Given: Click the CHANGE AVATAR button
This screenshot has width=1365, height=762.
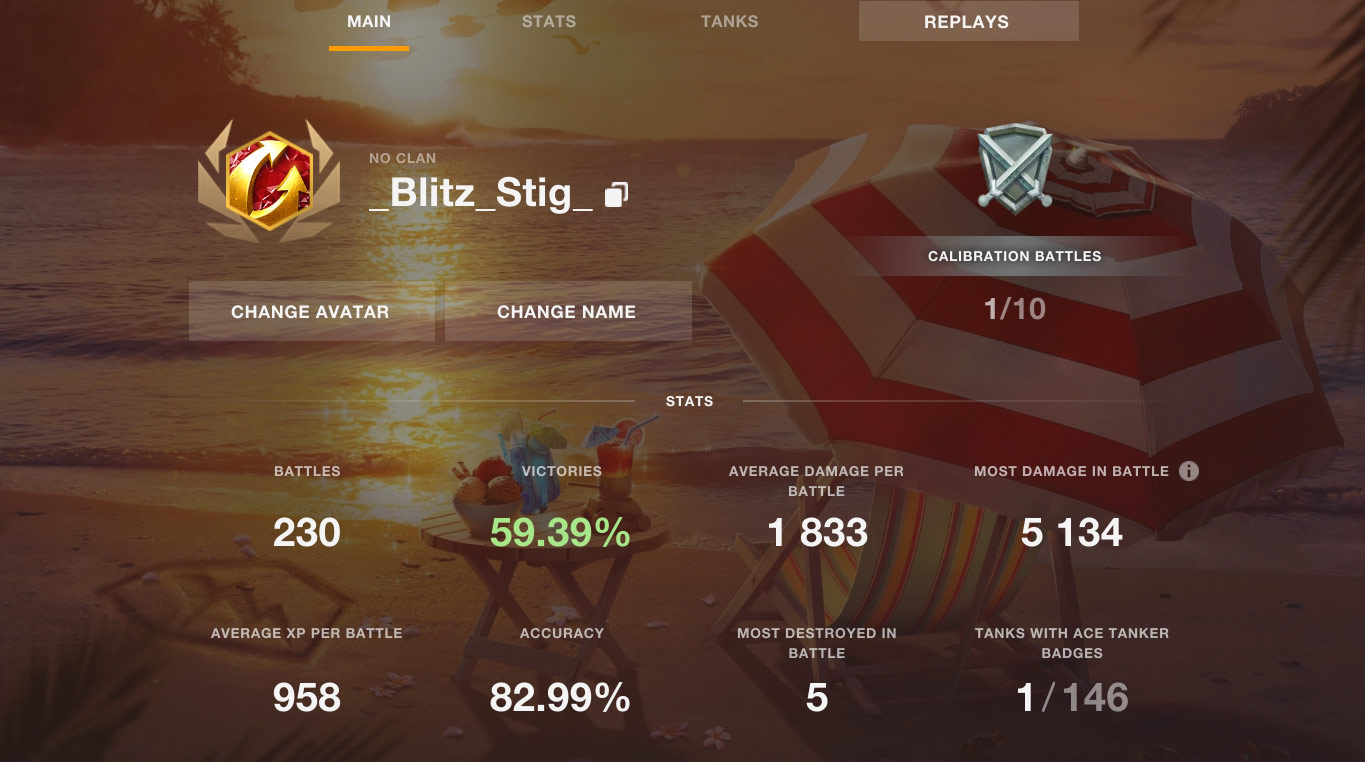Looking at the screenshot, I should [311, 311].
